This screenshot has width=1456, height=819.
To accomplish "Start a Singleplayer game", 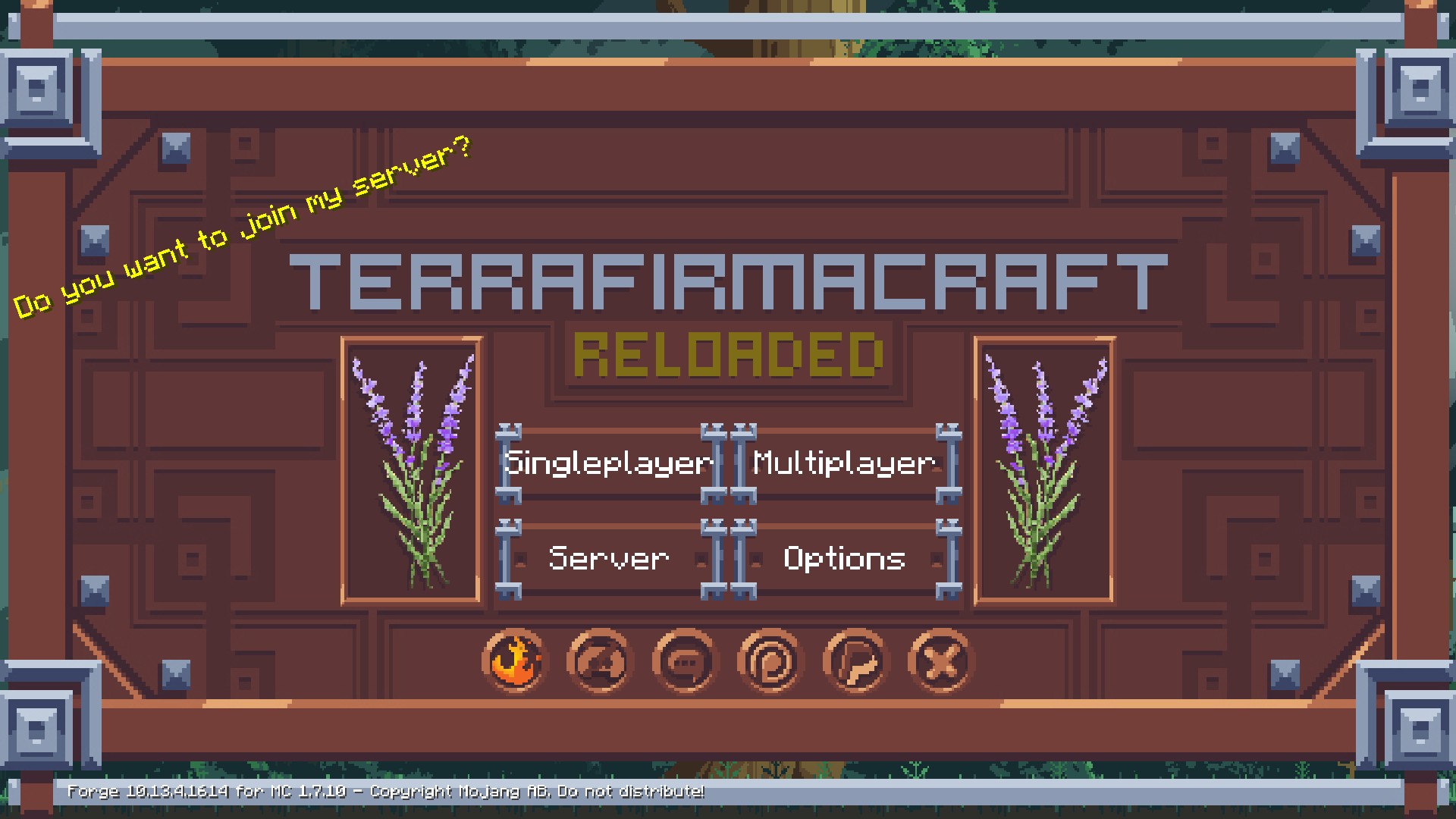I will pyautogui.click(x=608, y=463).
